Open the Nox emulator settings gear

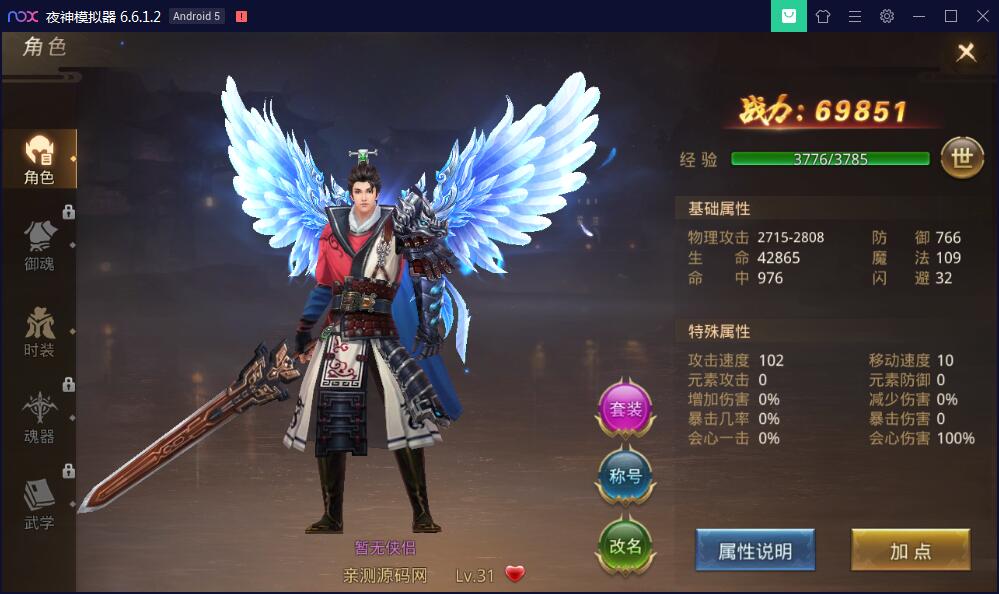point(887,16)
